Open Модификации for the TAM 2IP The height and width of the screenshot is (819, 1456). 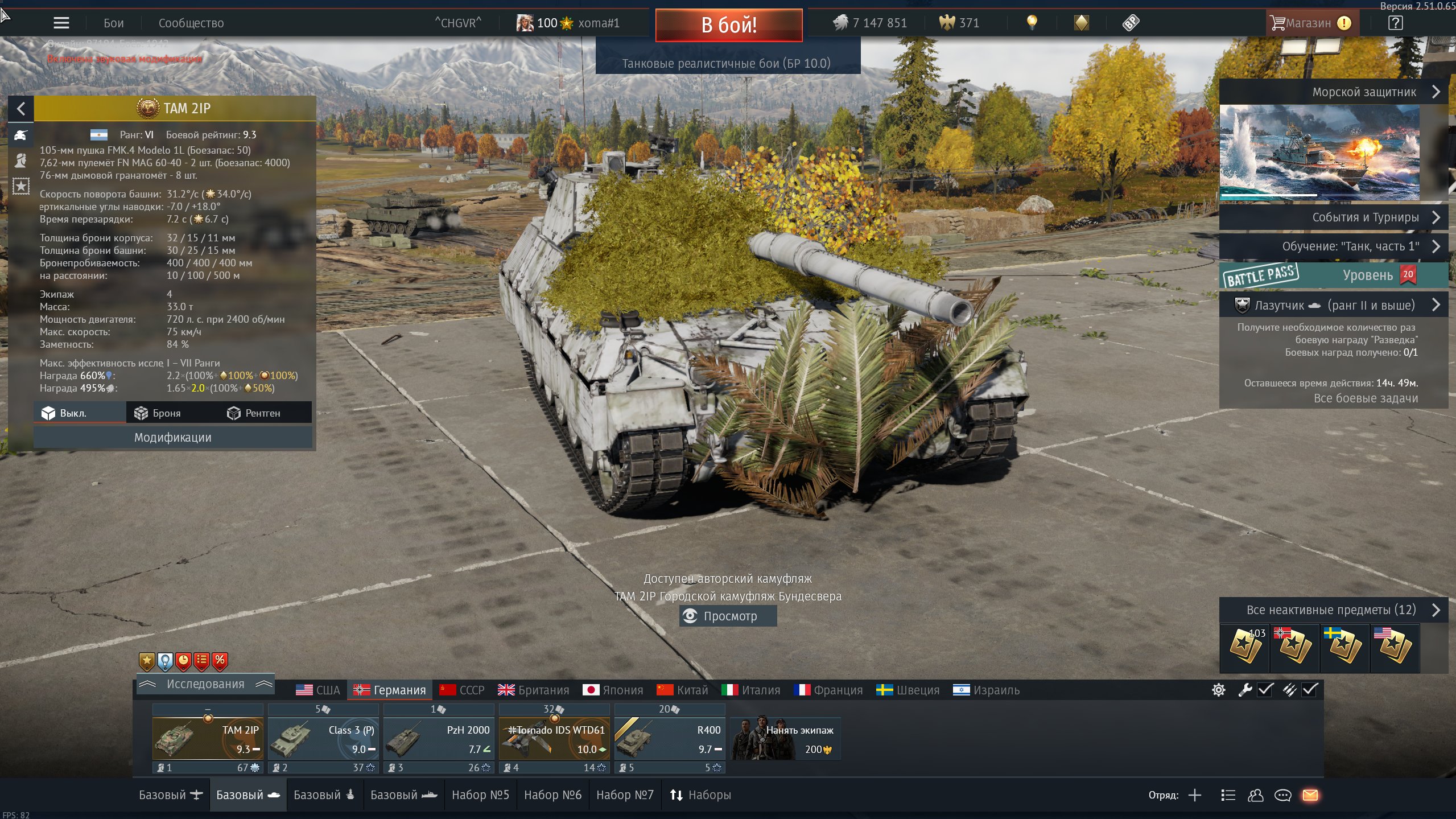(172, 437)
